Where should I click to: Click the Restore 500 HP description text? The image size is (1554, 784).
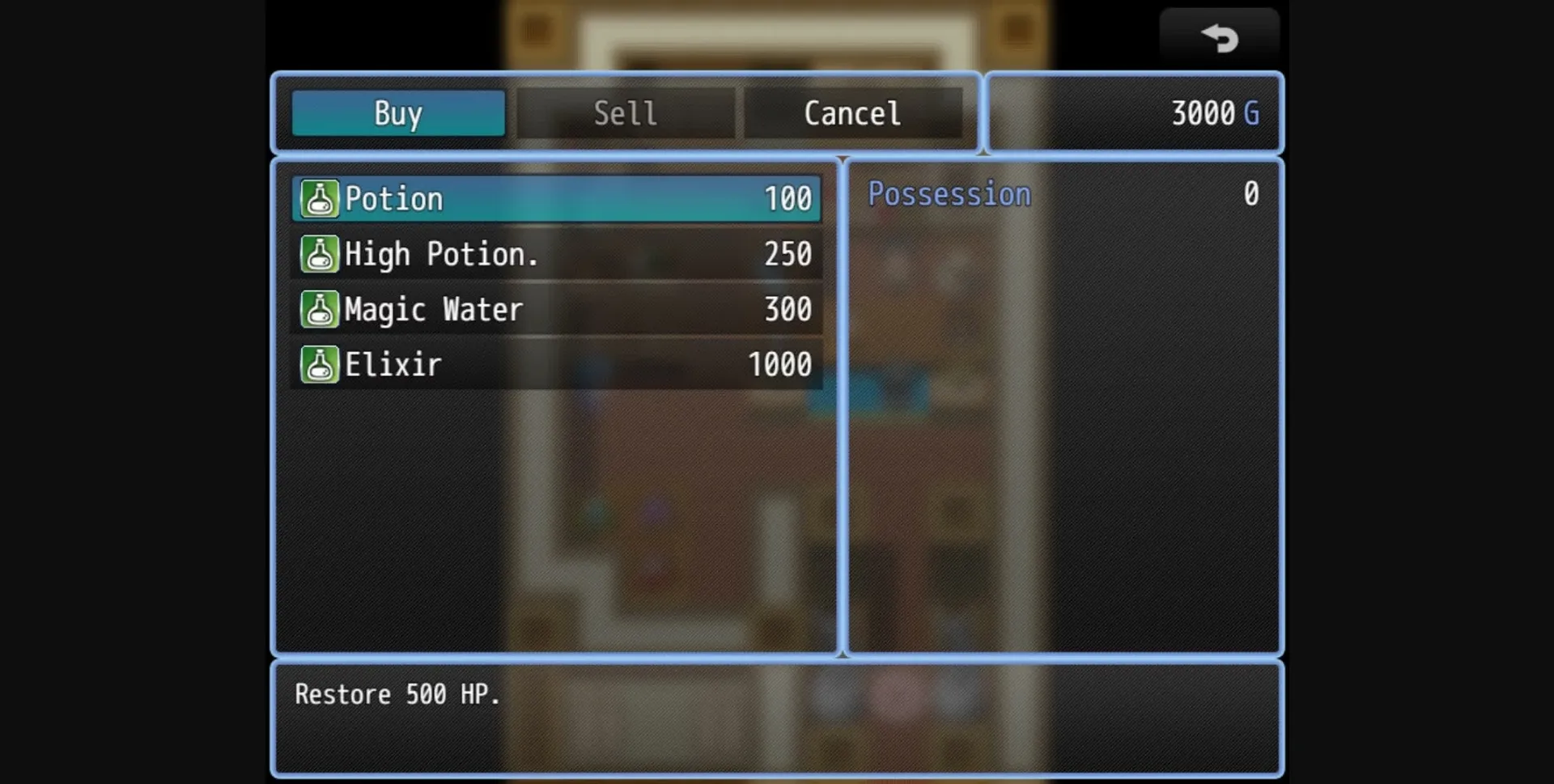(397, 693)
